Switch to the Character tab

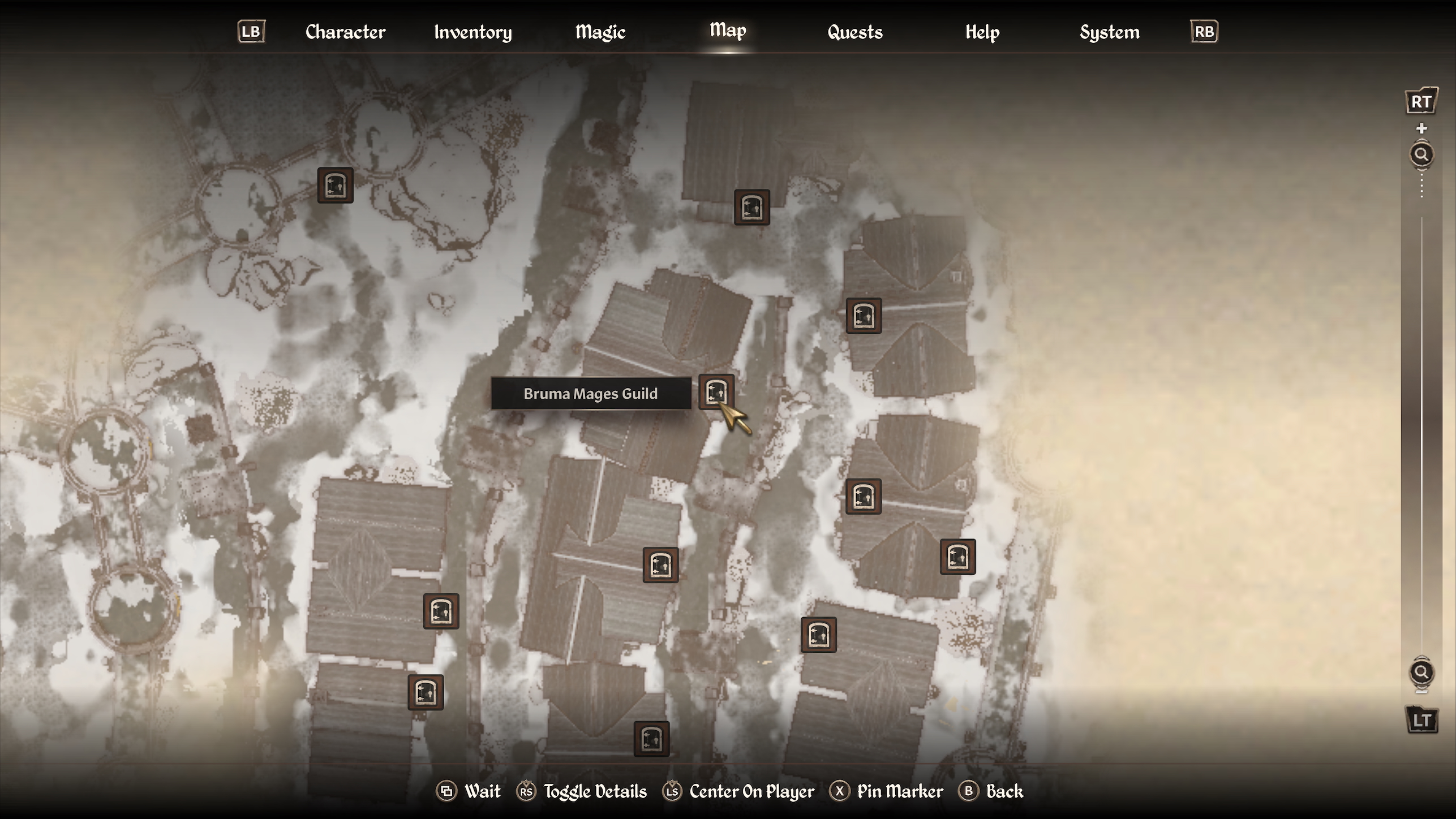click(x=345, y=32)
